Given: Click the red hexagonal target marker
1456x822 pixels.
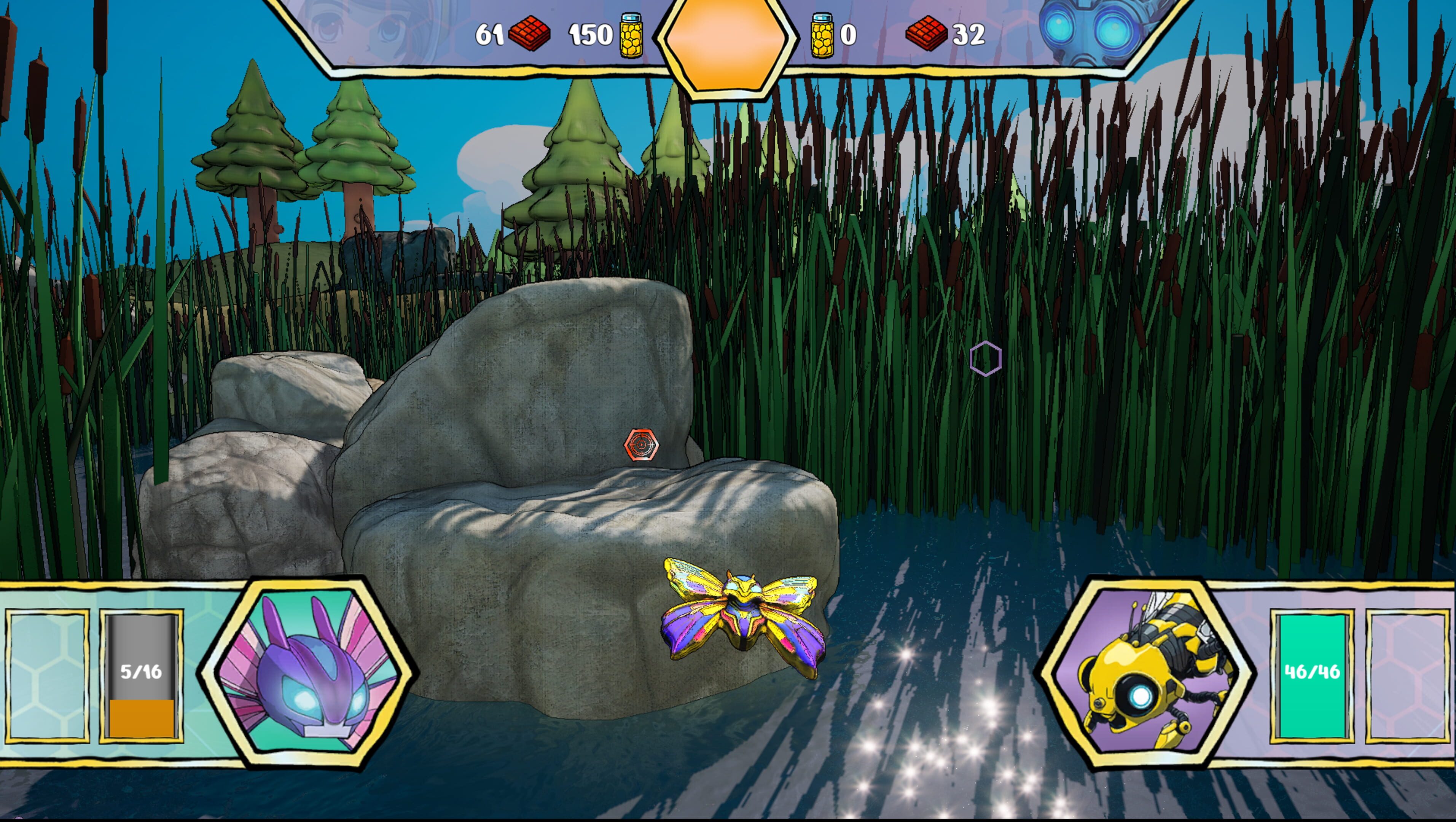Looking at the screenshot, I should coord(641,445).
